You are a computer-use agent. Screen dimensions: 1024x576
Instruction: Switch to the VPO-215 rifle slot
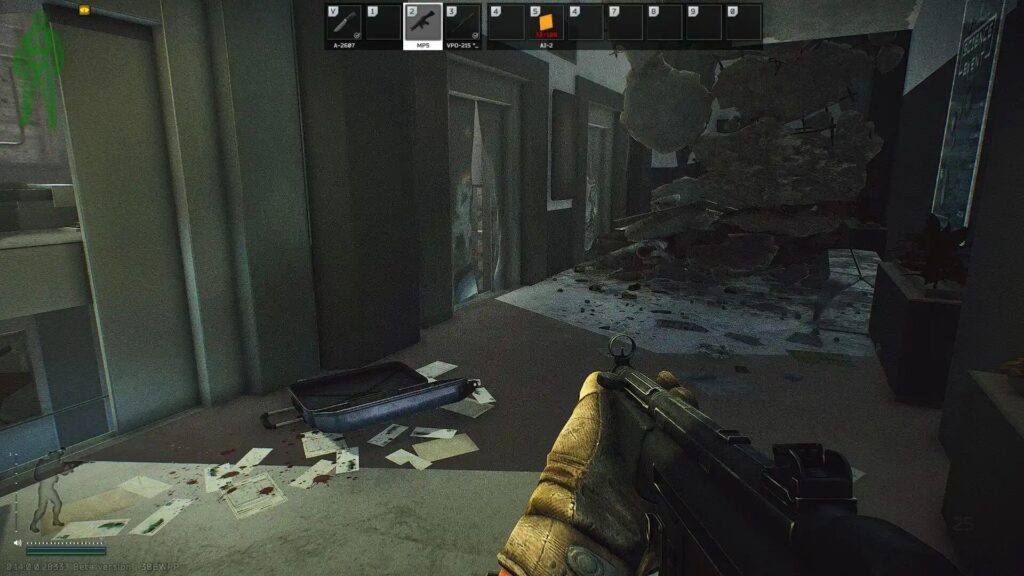(x=462, y=23)
